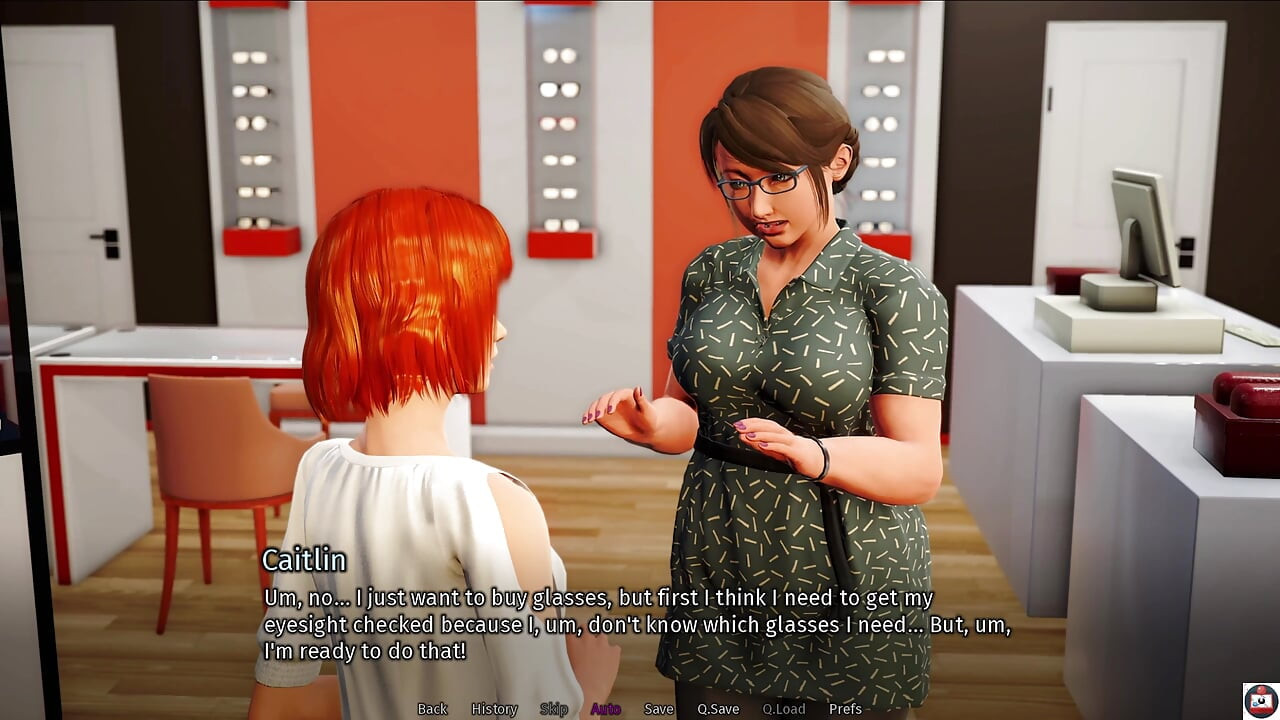Quick load with Q.Load
The width and height of the screenshot is (1280, 720).
click(x=783, y=709)
